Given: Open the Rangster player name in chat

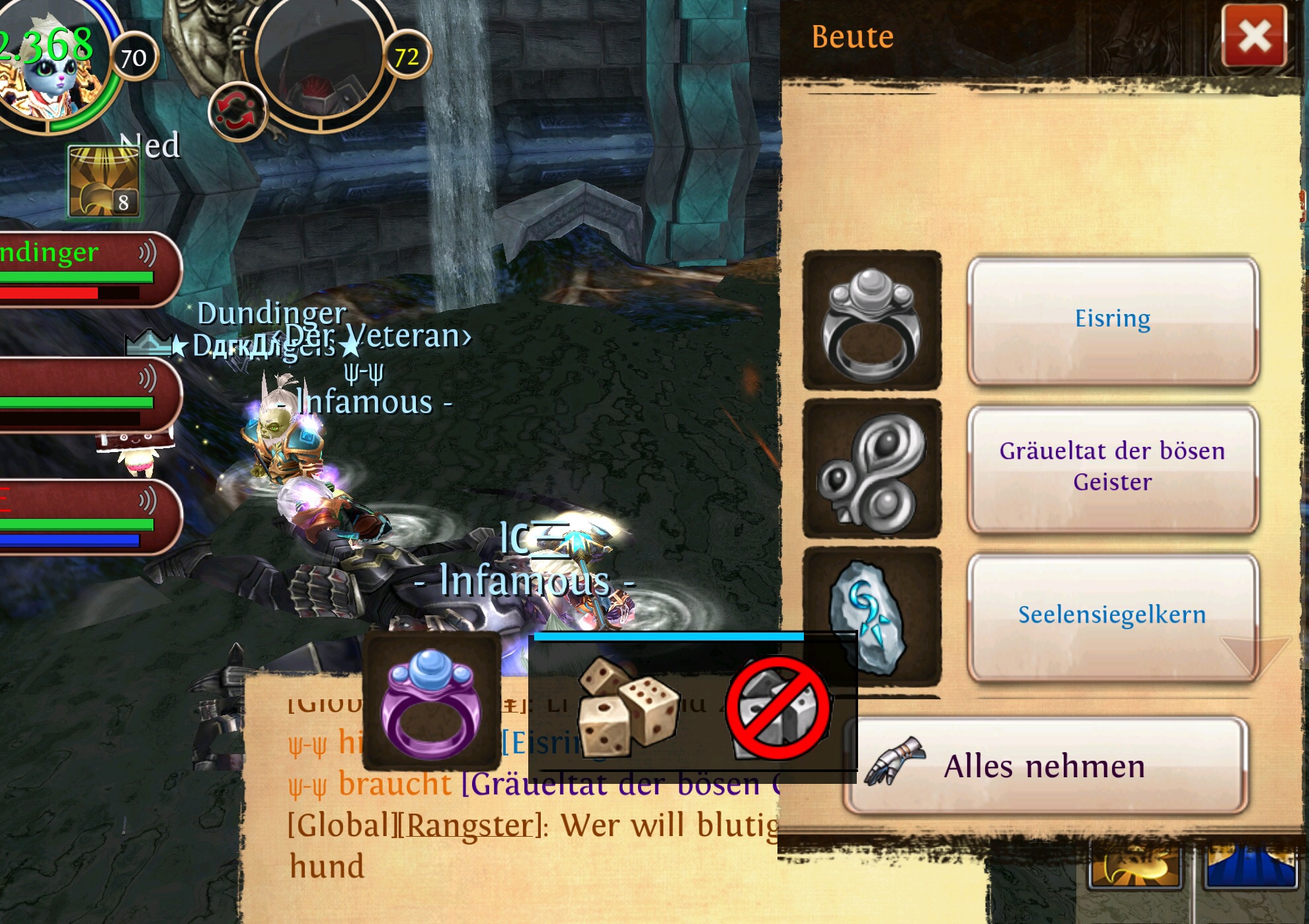Looking at the screenshot, I should coord(470,826).
